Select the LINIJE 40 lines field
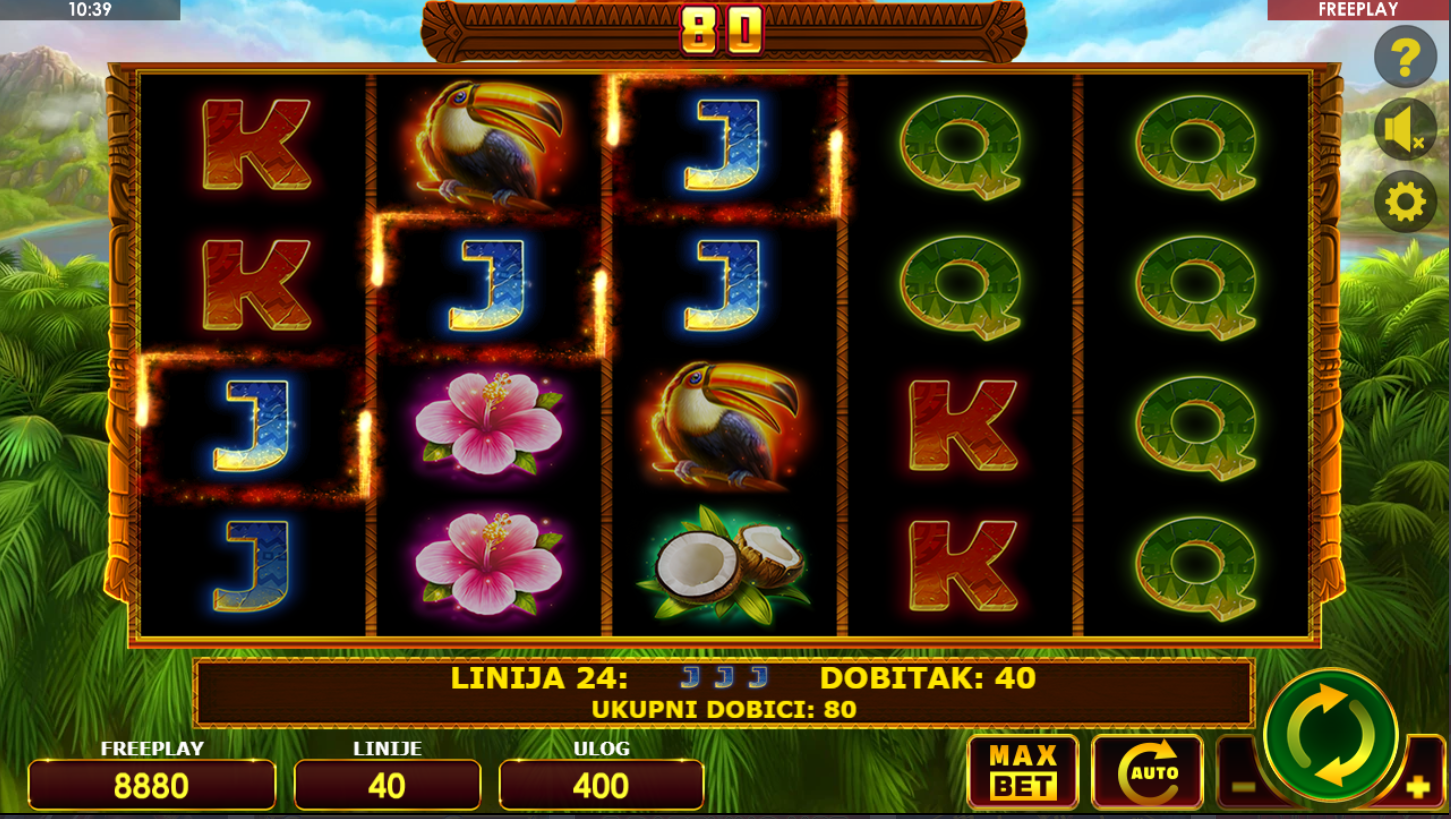Viewport: 1451px width, 819px height. 387,785
